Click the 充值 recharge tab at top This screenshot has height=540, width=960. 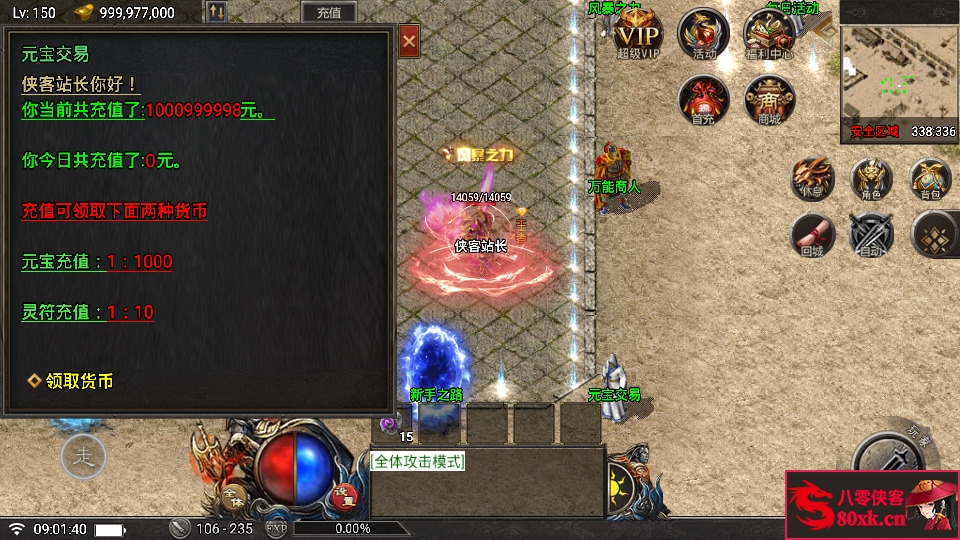328,13
